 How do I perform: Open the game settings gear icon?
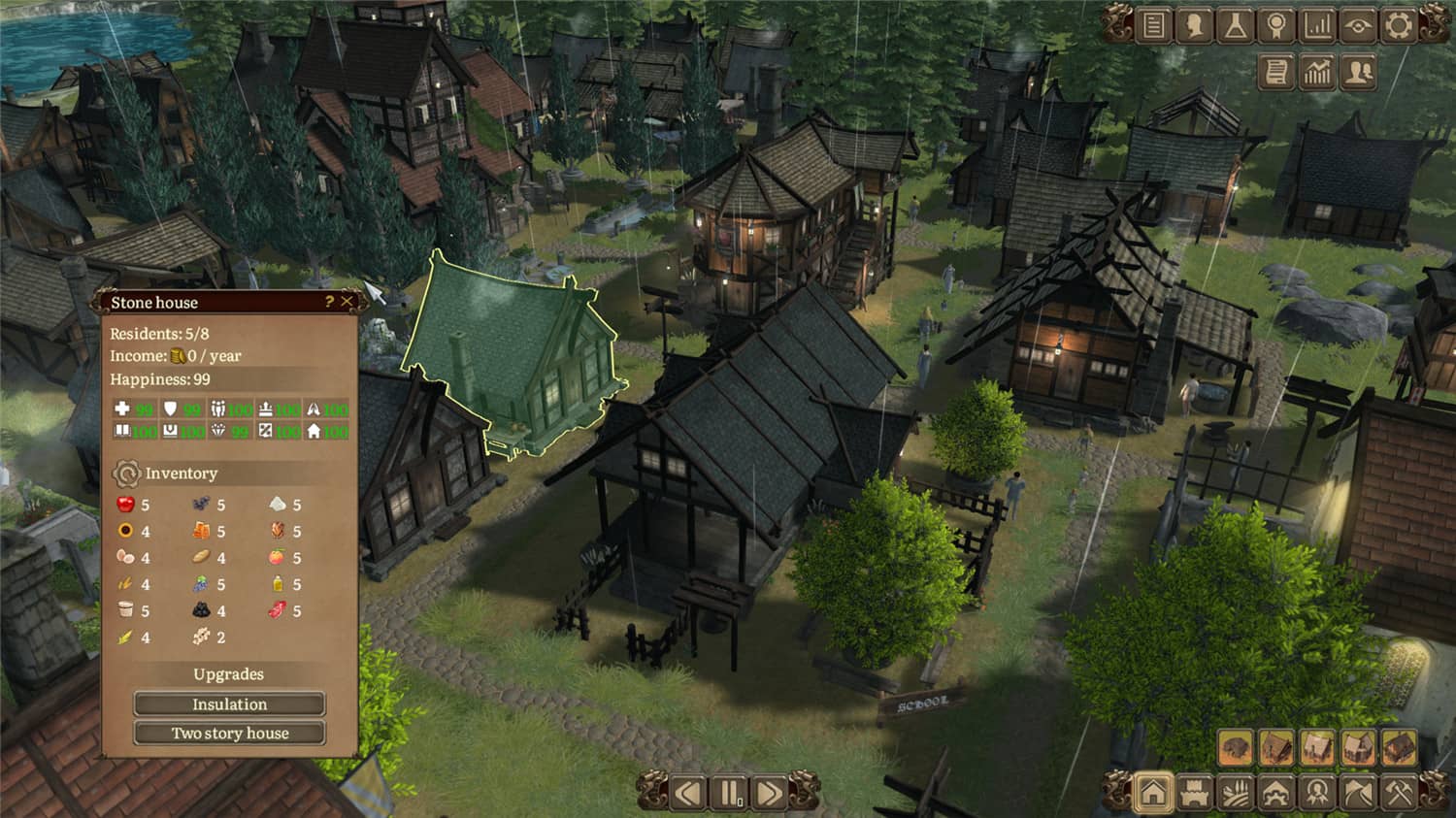[1399, 24]
